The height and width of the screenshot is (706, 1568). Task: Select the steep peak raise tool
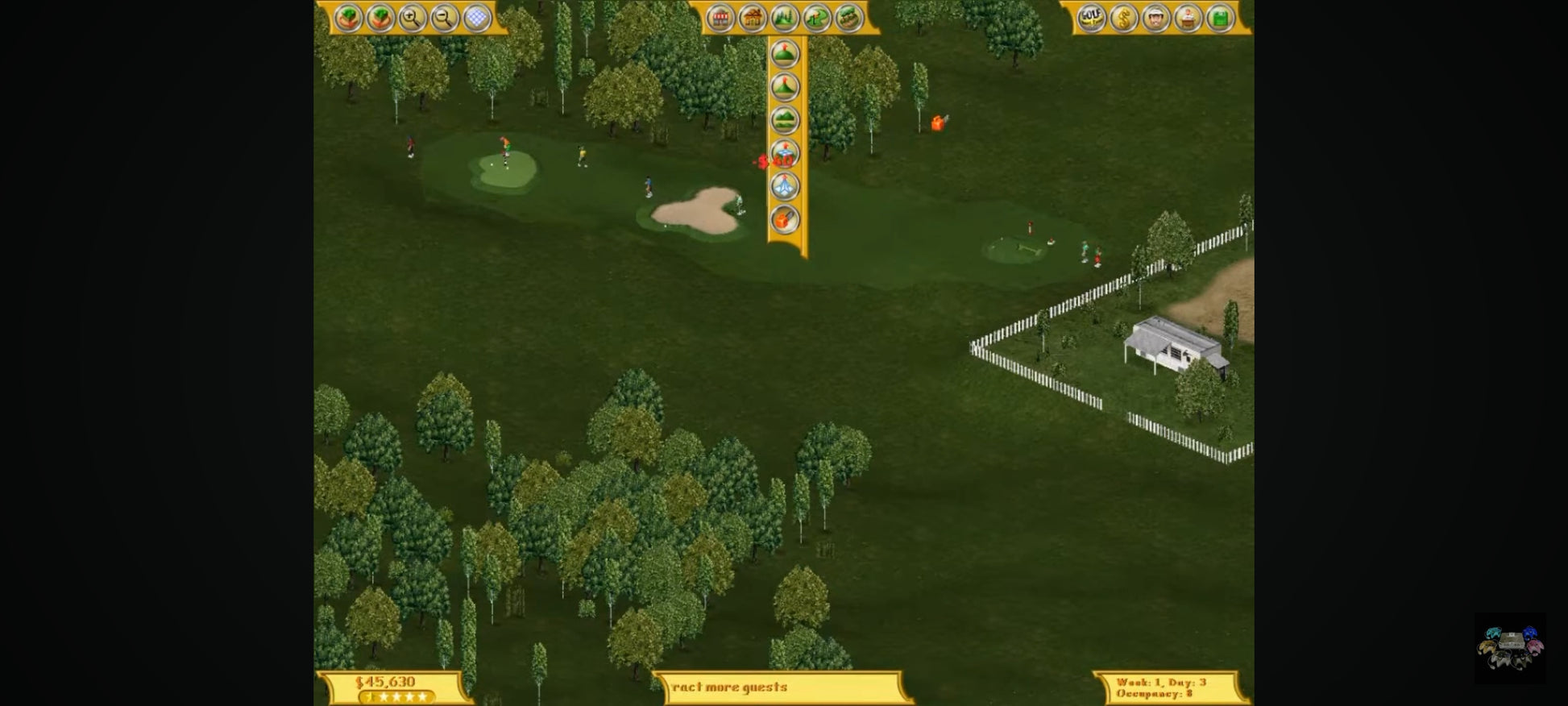(x=785, y=87)
